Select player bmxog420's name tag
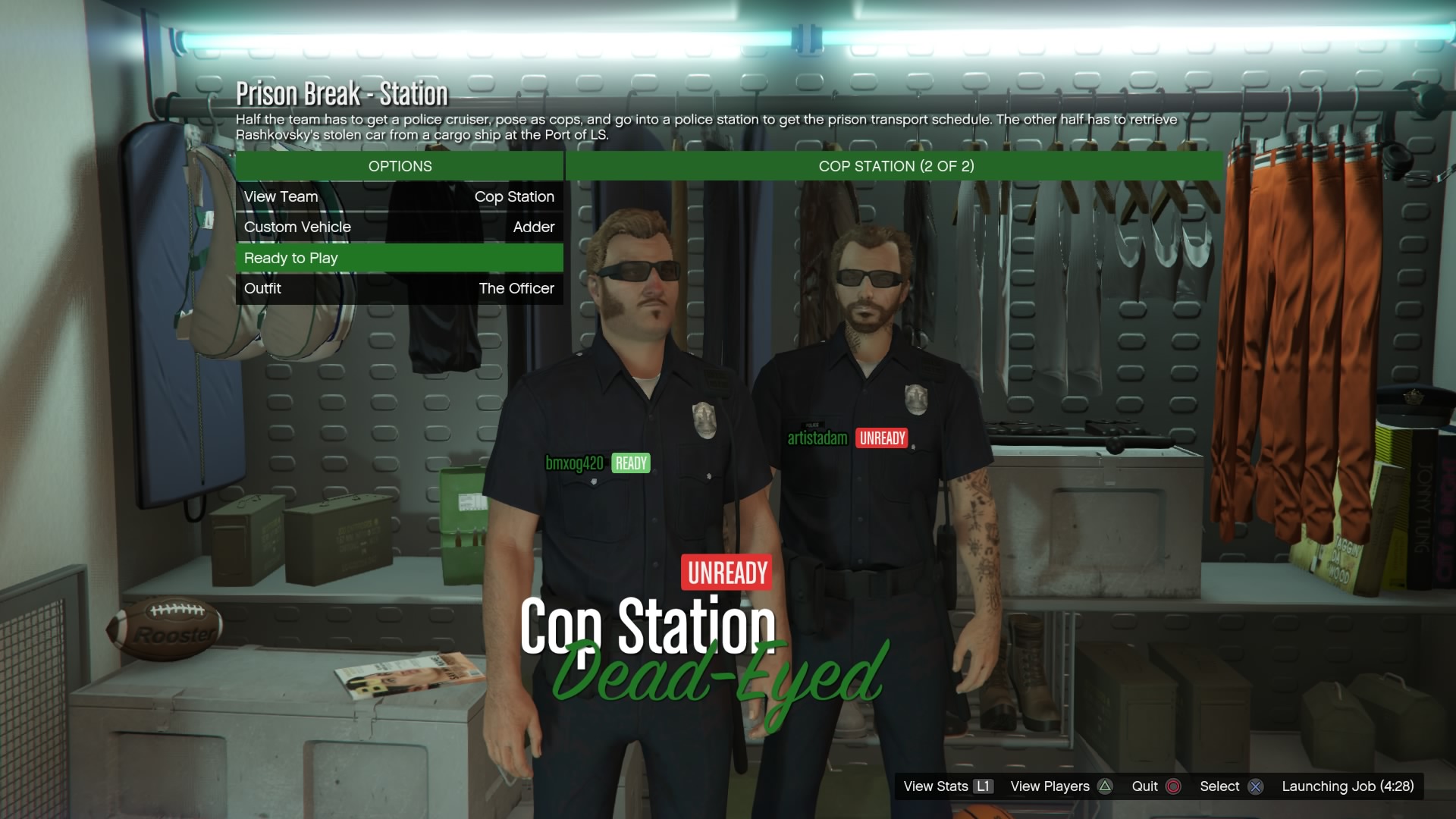This screenshot has width=1456, height=819. [574, 463]
